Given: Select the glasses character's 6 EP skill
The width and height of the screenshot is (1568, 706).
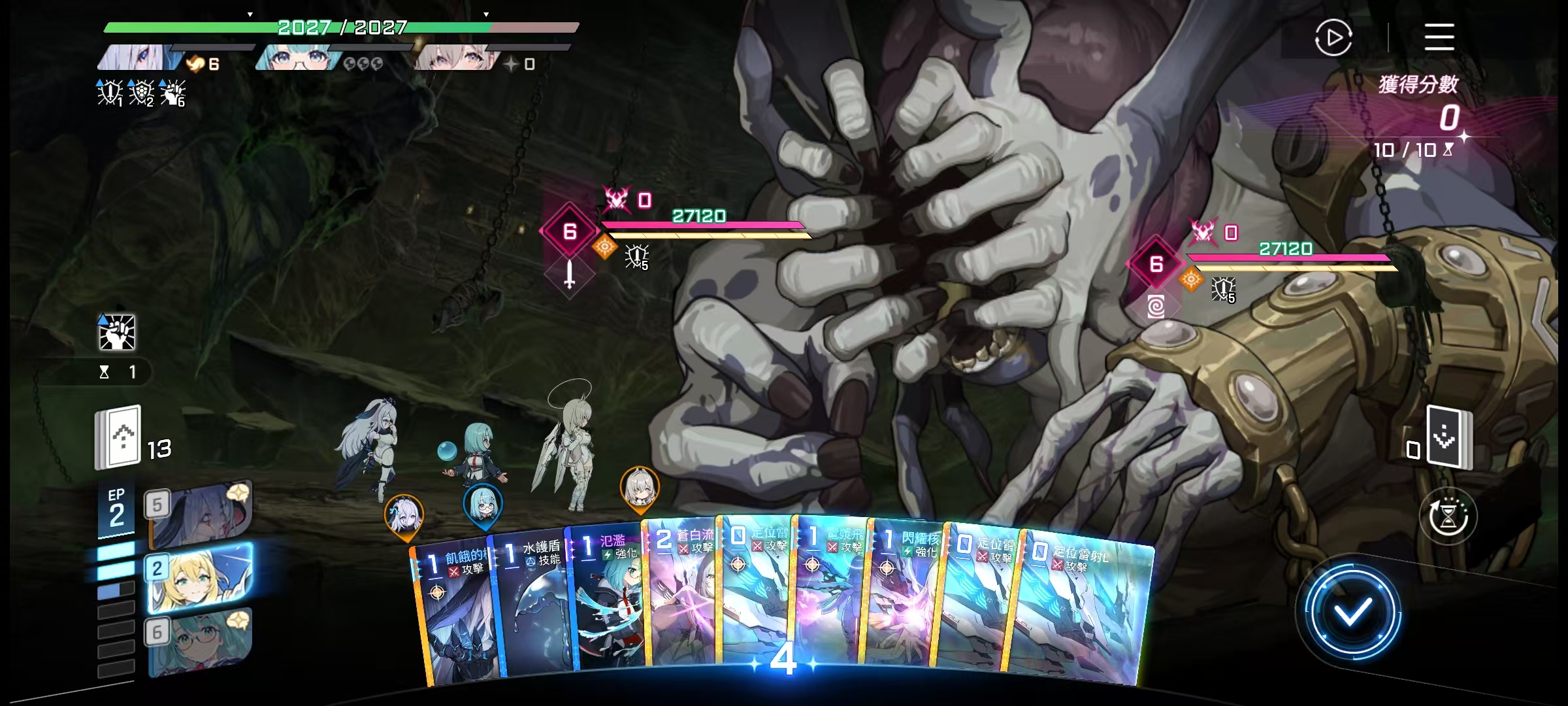Looking at the screenshot, I should pyautogui.click(x=199, y=642).
